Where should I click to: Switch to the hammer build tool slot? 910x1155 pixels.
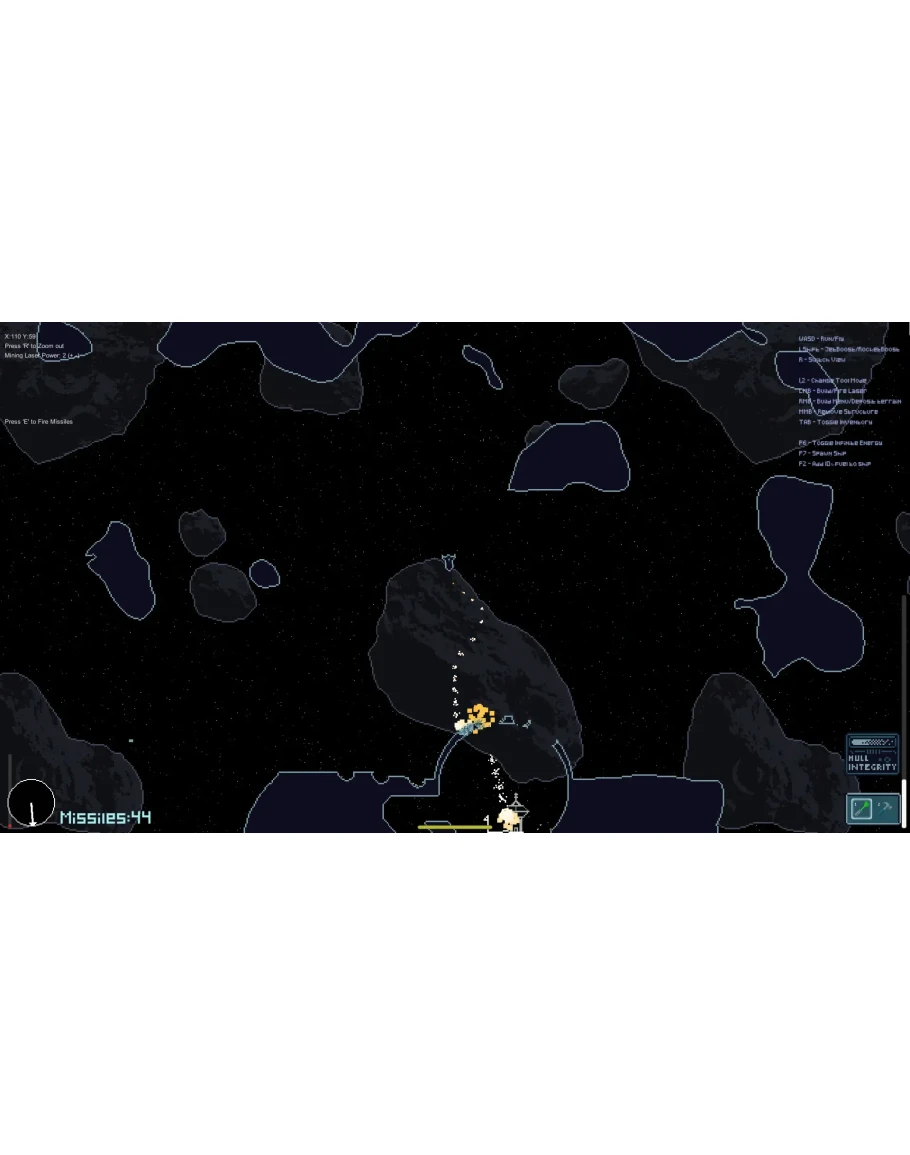coord(886,806)
